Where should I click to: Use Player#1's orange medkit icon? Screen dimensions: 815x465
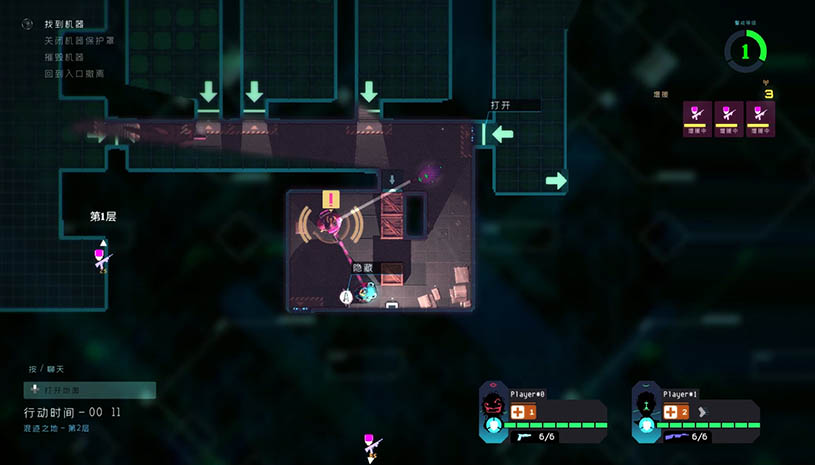pyautogui.click(x=671, y=411)
